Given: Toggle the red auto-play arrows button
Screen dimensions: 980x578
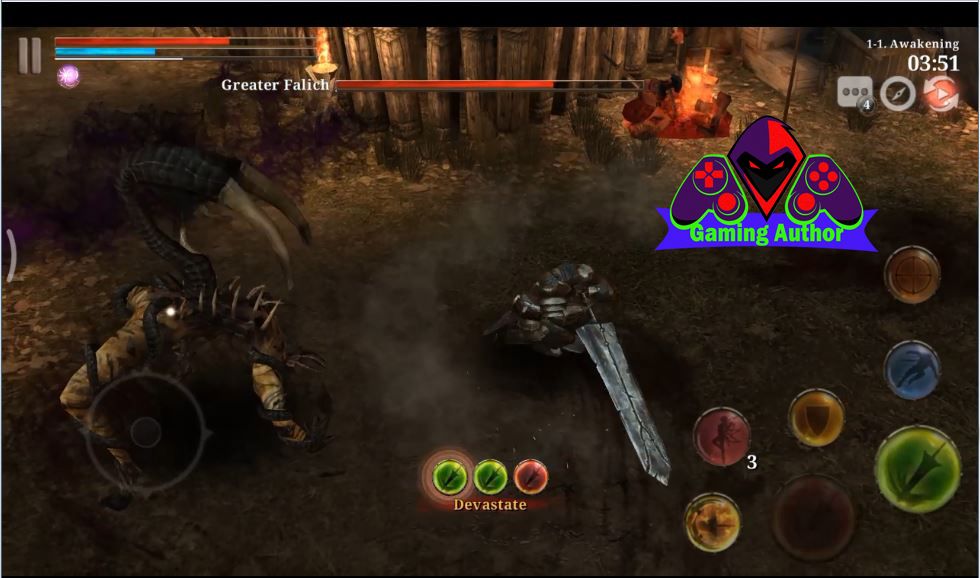Looking at the screenshot, I should (x=940, y=93).
